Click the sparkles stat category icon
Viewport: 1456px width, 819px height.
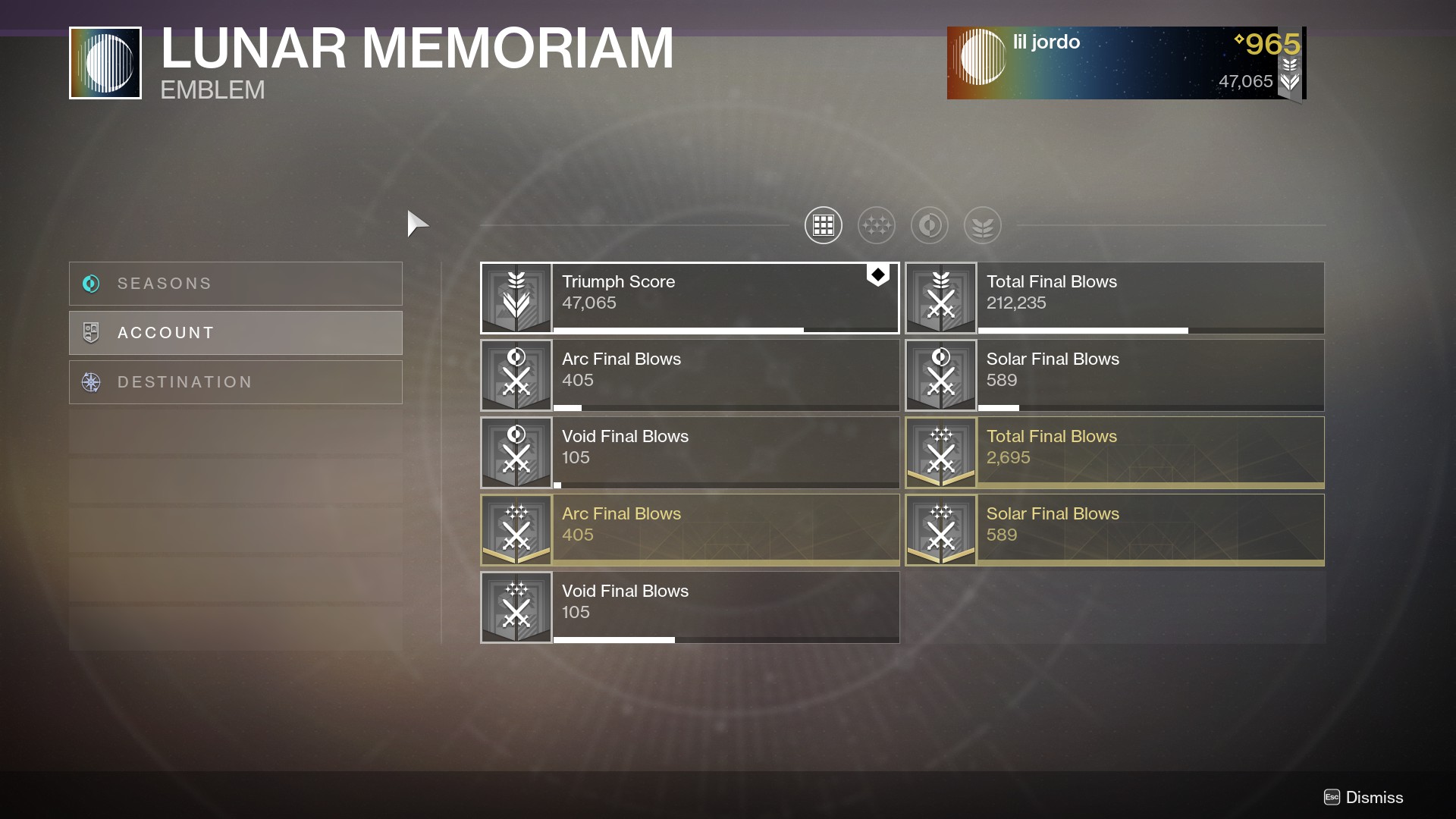pos(876,225)
